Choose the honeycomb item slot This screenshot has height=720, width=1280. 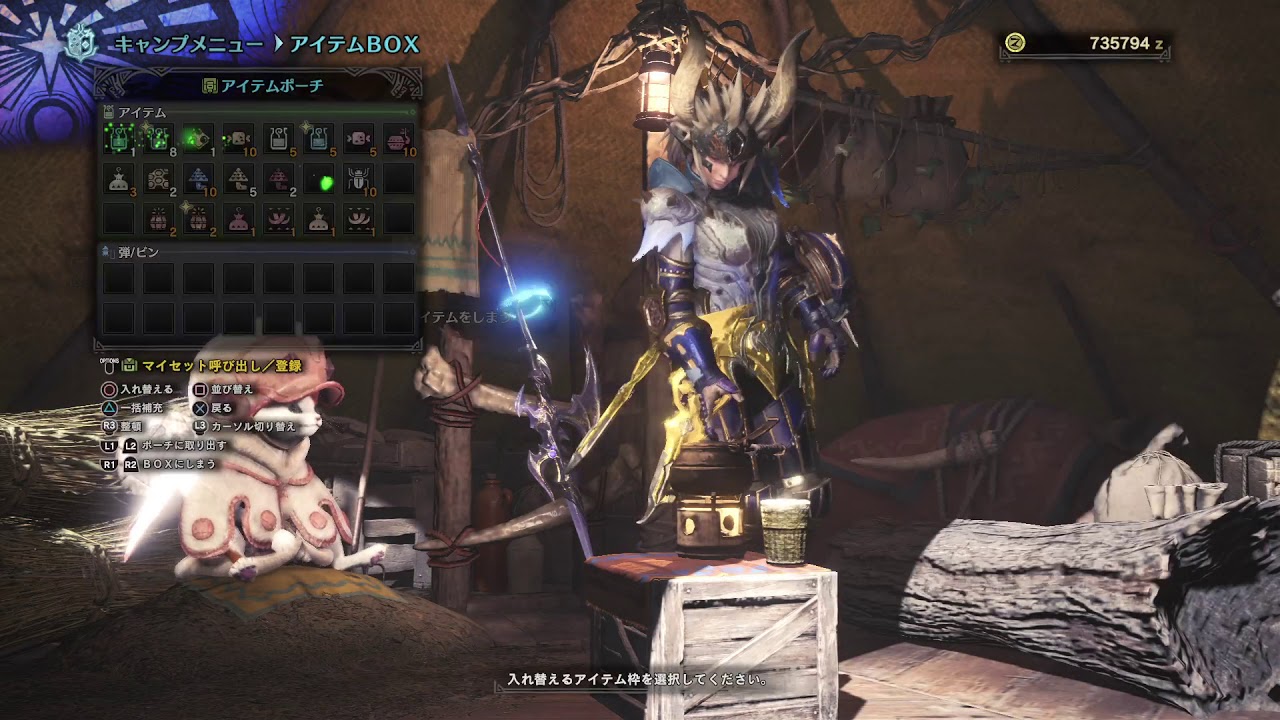point(158,179)
